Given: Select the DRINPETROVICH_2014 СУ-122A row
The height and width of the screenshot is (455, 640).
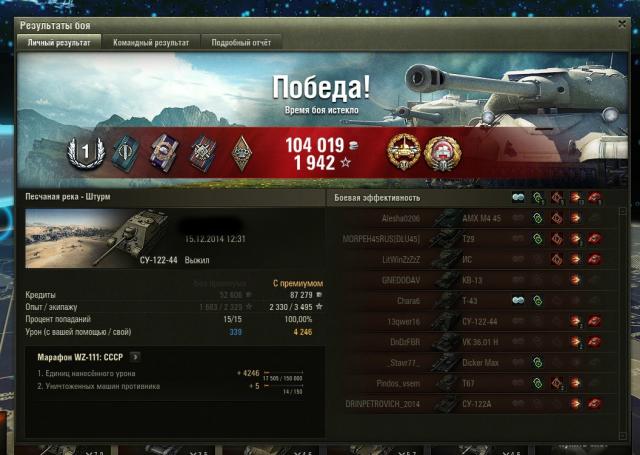Looking at the screenshot, I should pos(470,403).
